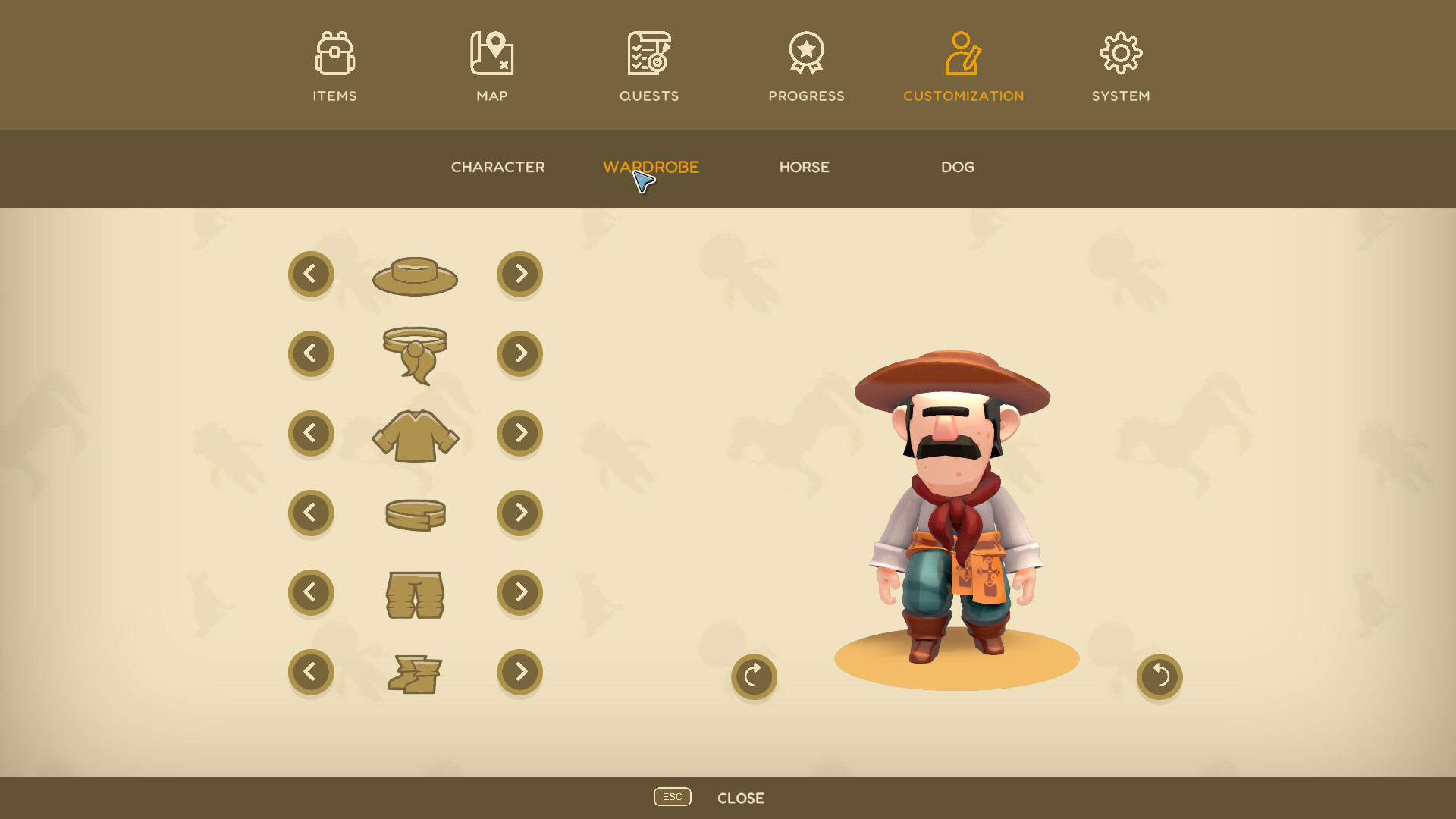Select the next shirt option

click(x=519, y=433)
